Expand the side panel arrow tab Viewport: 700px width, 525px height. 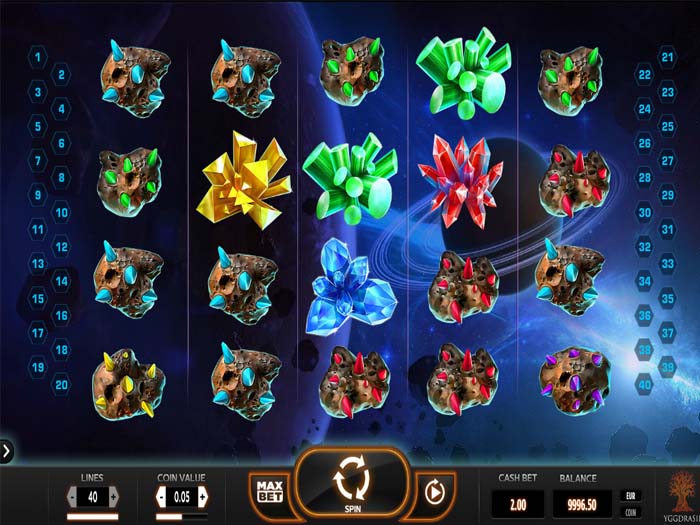[x=7, y=451]
